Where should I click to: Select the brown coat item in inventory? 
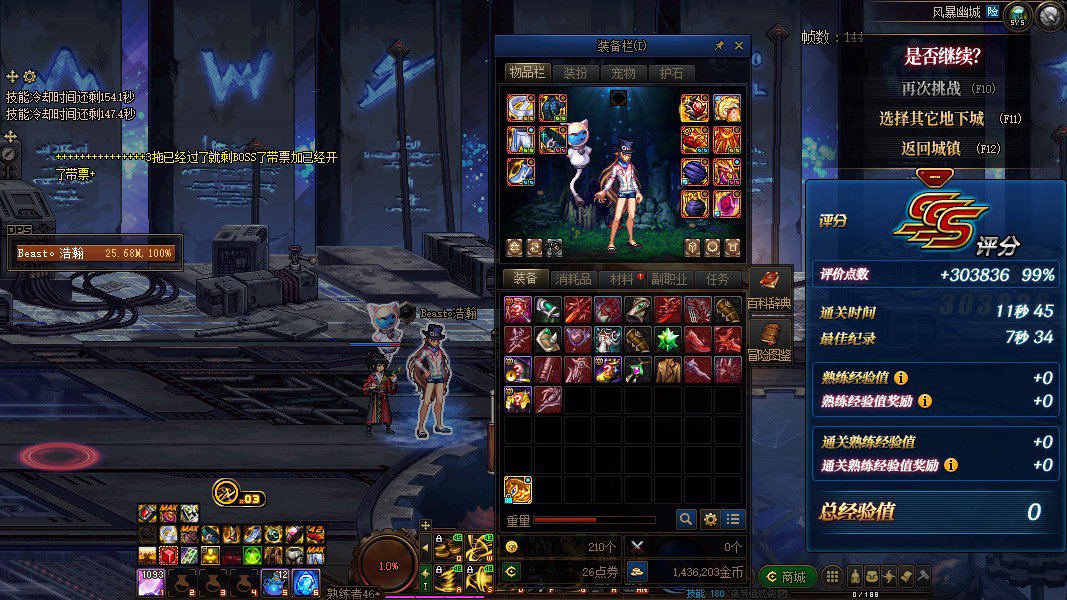pos(667,370)
